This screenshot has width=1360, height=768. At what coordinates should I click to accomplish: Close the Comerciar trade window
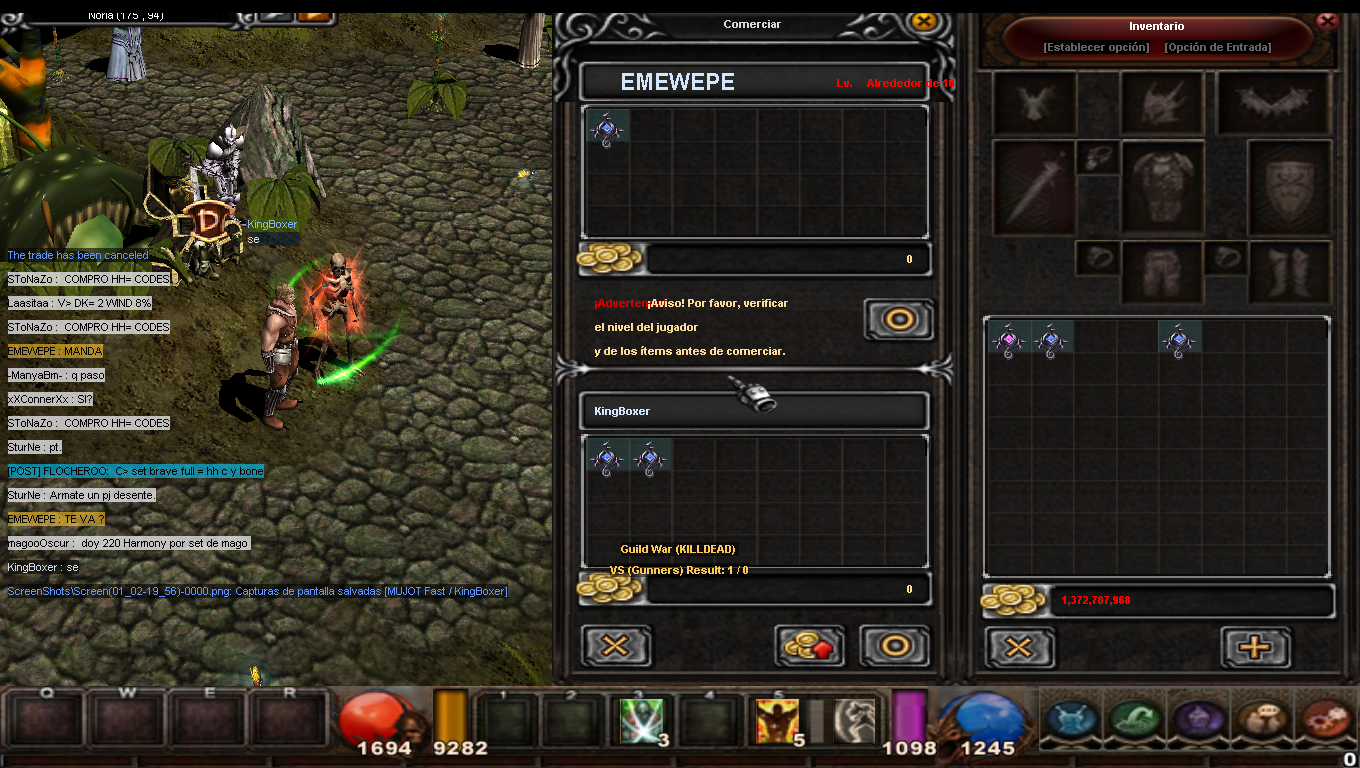pyautogui.click(x=924, y=21)
